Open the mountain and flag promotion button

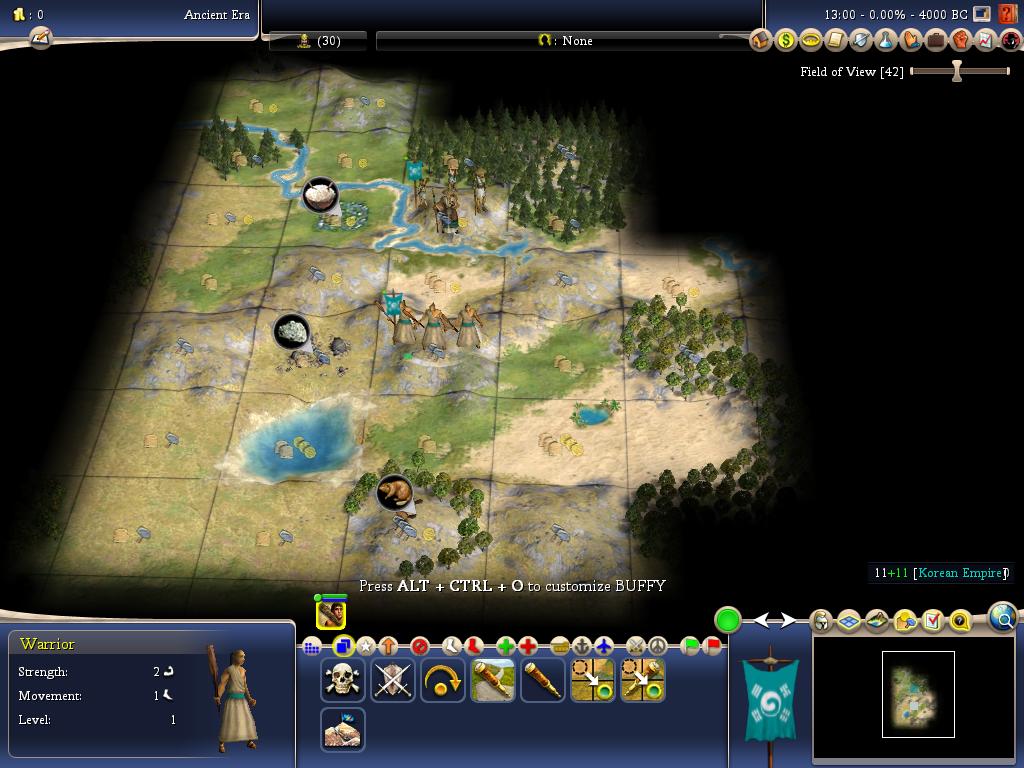(x=343, y=730)
